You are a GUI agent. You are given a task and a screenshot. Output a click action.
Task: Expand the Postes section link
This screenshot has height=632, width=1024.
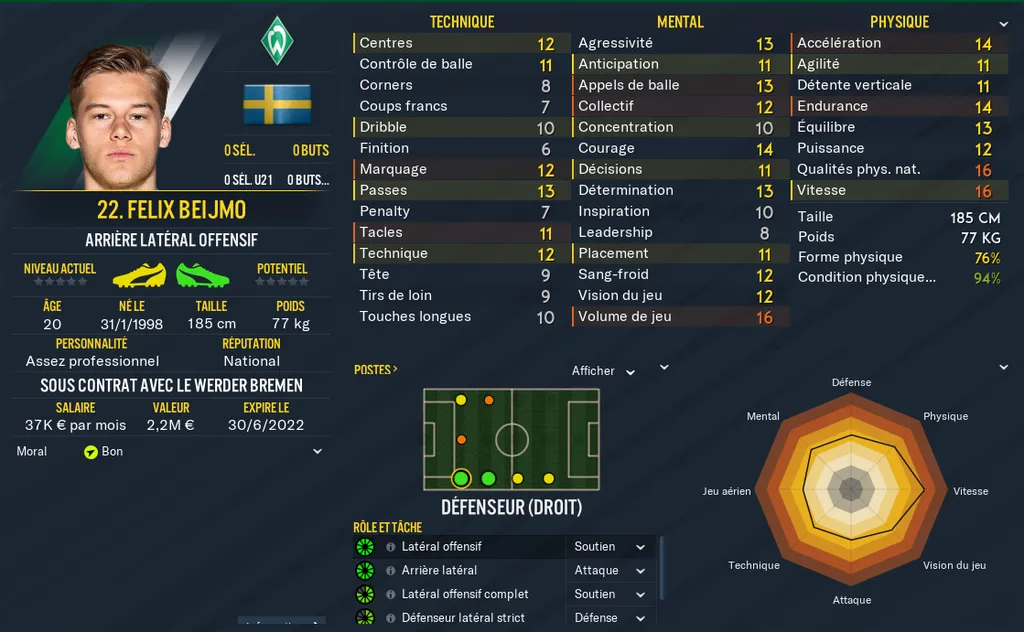(376, 370)
